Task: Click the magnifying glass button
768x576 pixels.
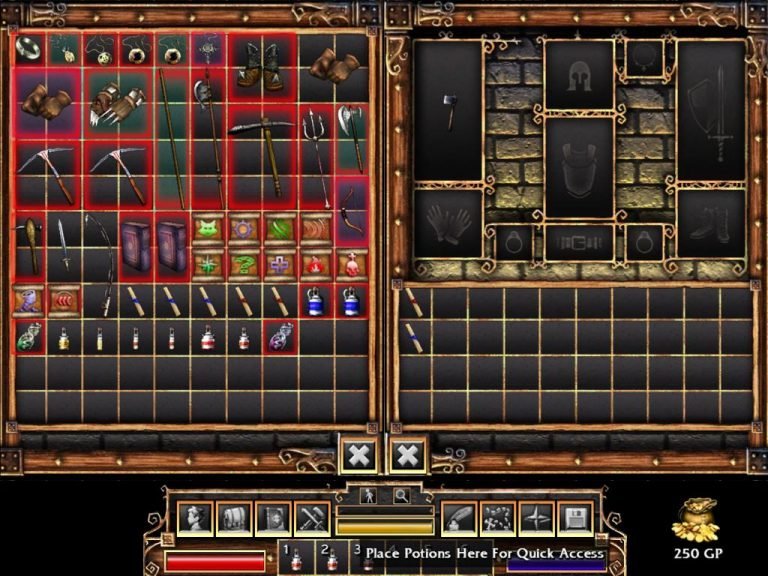Action: (401, 495)
